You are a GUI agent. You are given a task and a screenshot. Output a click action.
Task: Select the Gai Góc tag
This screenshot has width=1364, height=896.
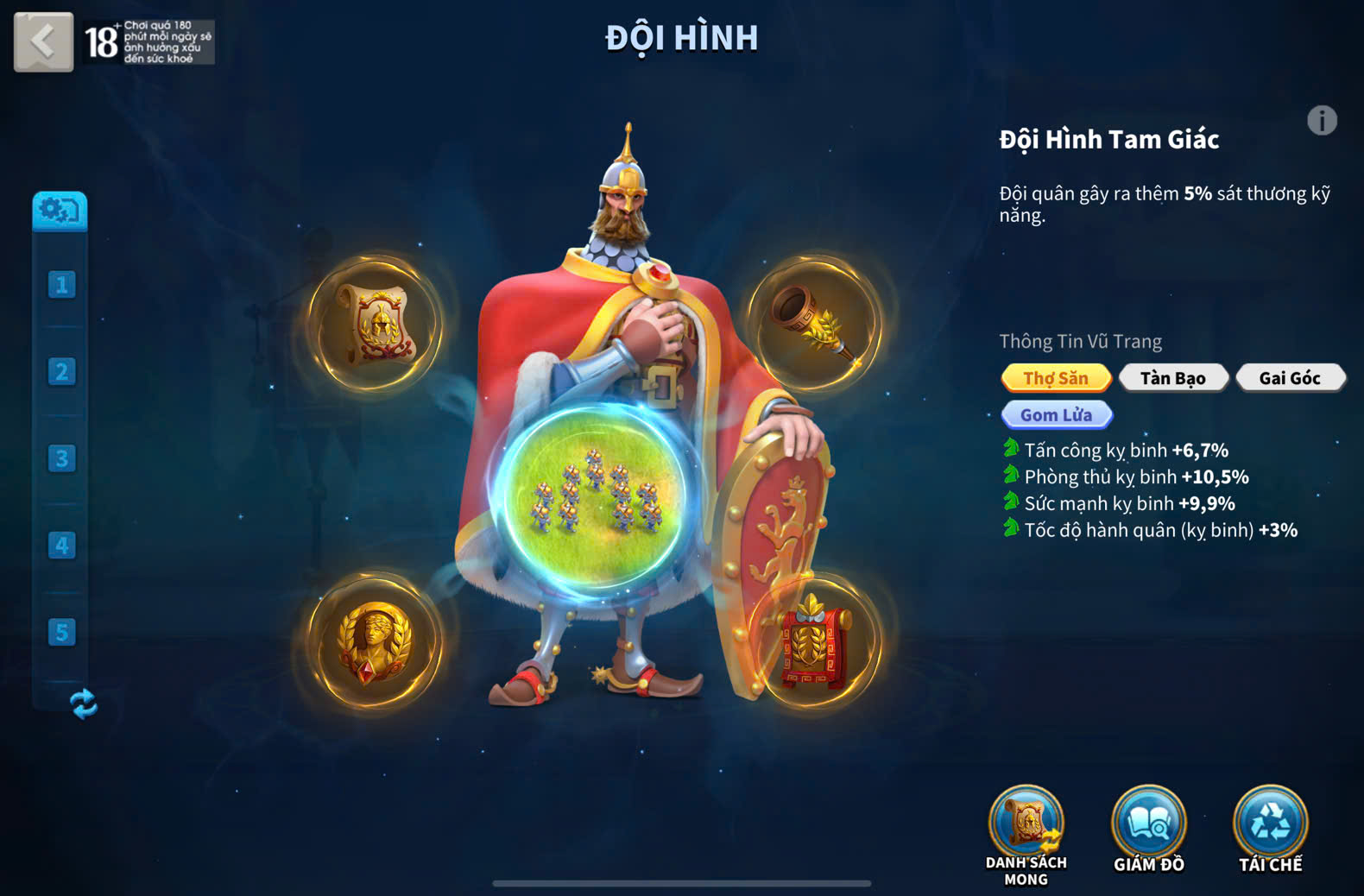coord(1290,378)
